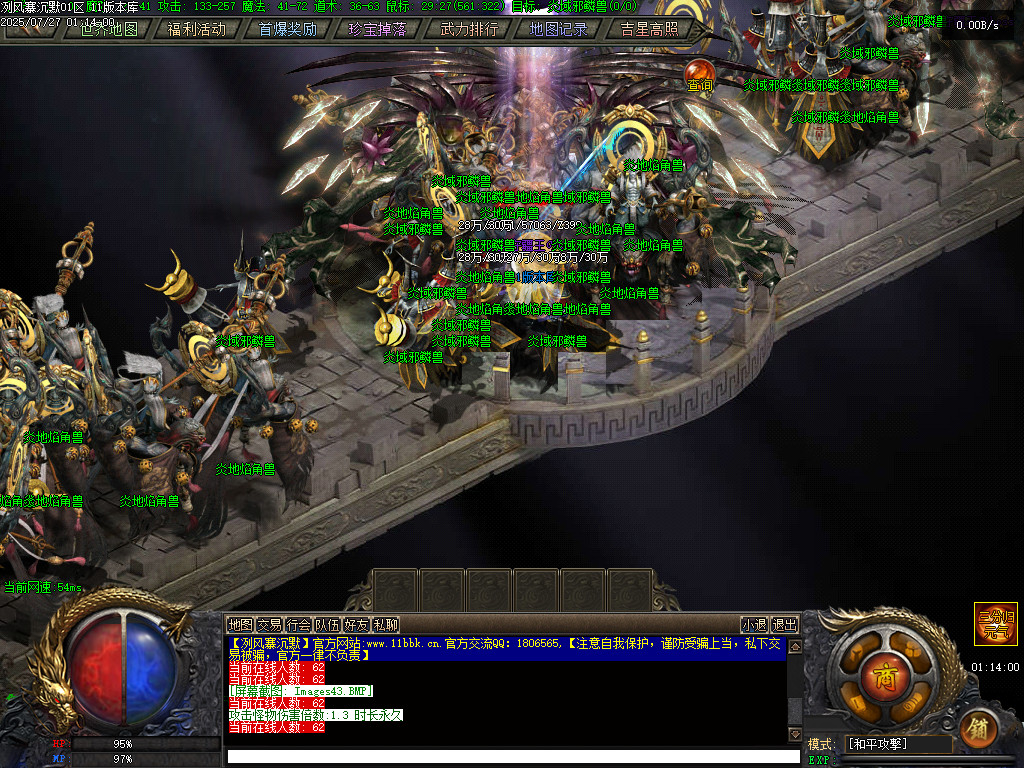
Task: Click the 小退 return-to-character-select button
Action: pyautogui.click(x=754, y=625)
